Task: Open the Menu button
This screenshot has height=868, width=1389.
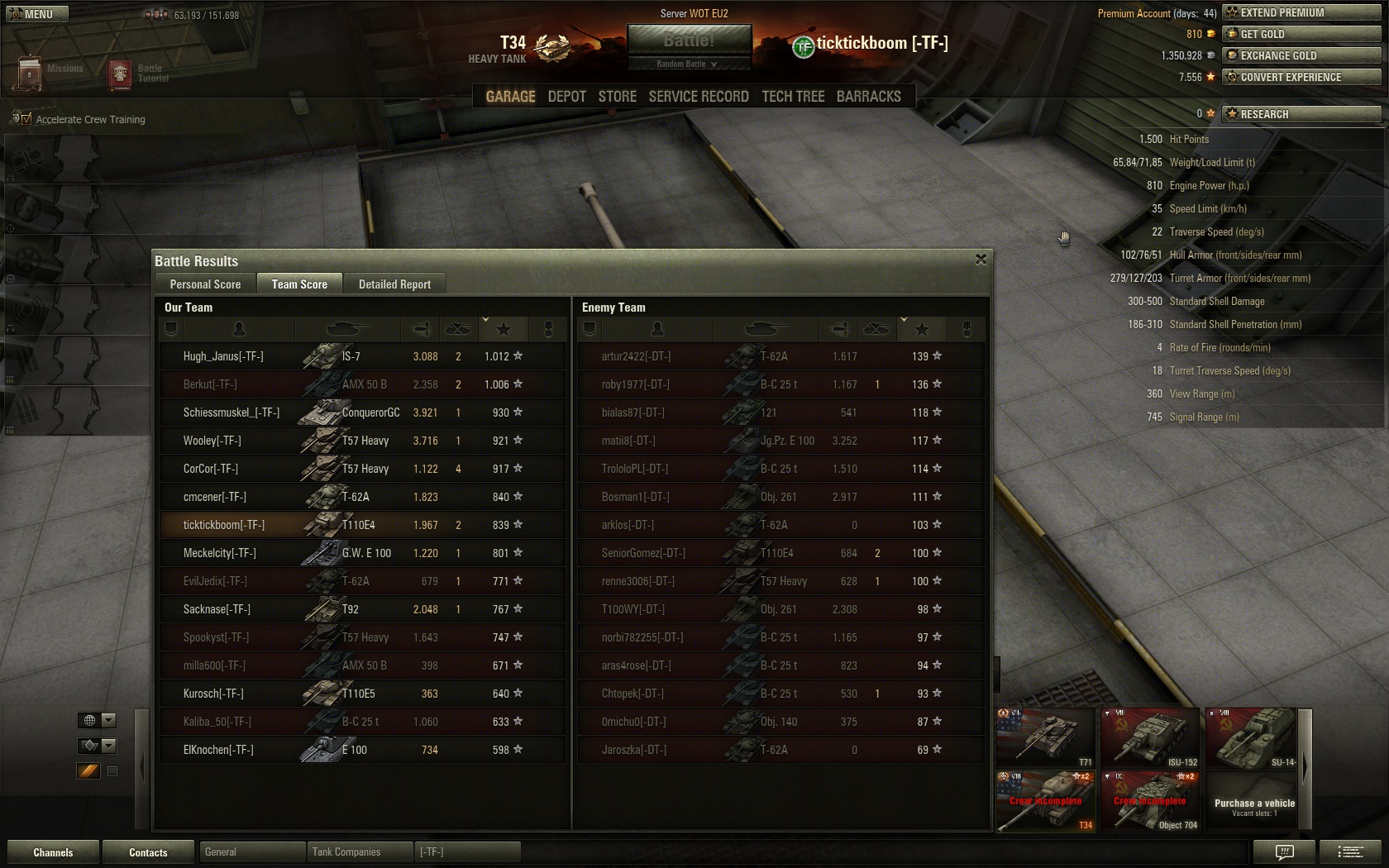Action: 36,14
